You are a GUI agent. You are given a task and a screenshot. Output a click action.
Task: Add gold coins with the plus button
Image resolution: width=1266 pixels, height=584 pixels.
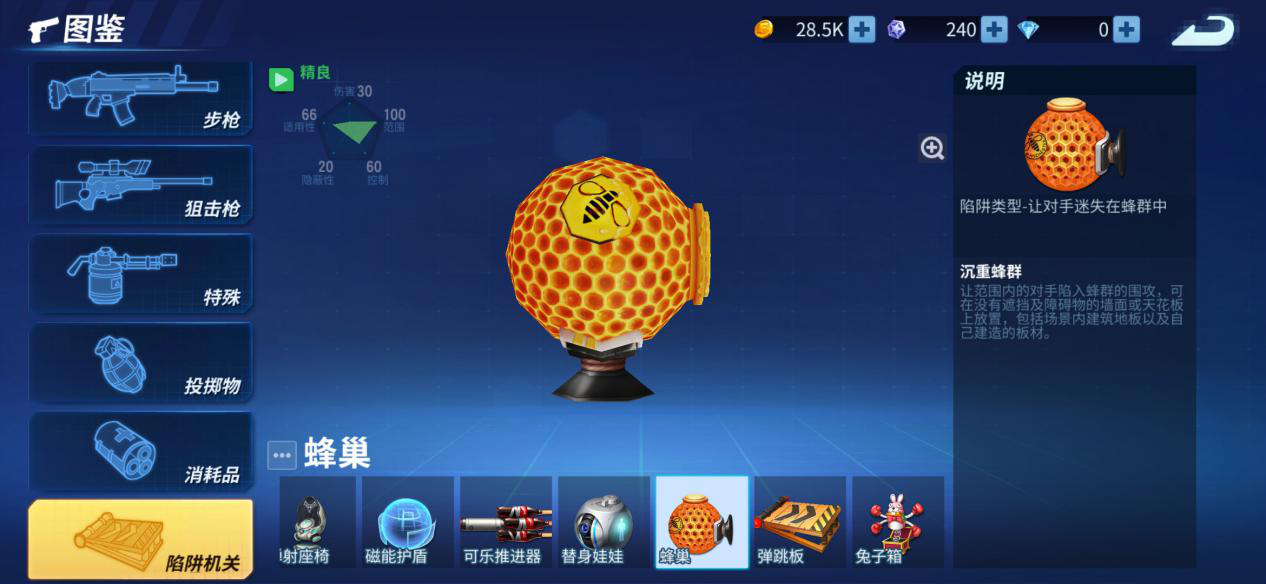tap(862, 30)
